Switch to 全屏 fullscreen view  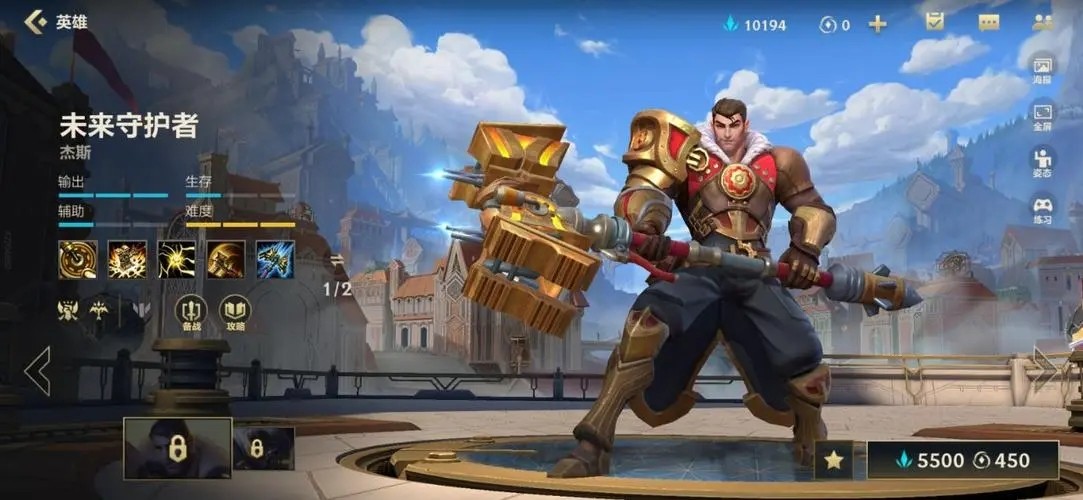point(1042,117)
